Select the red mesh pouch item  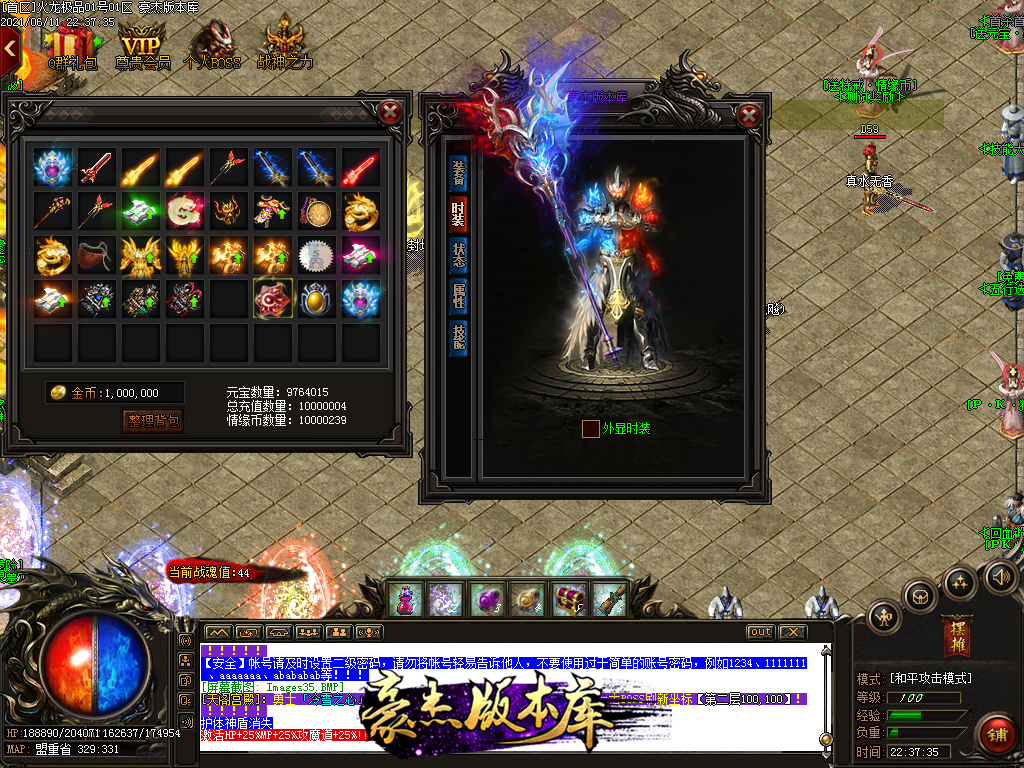[97, 254]
